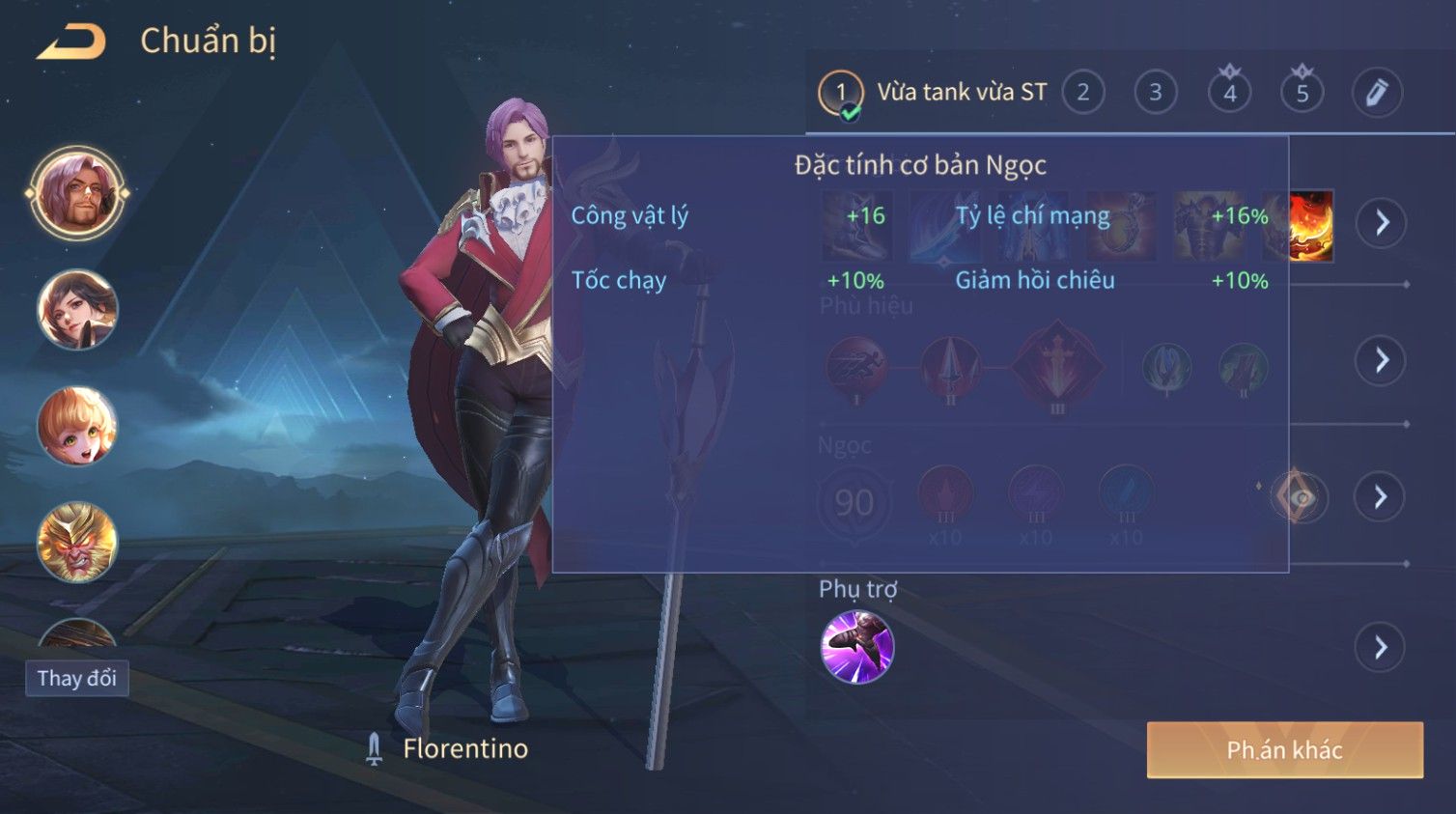Expand the Phù hiệu badge section

click(1382, 361)
